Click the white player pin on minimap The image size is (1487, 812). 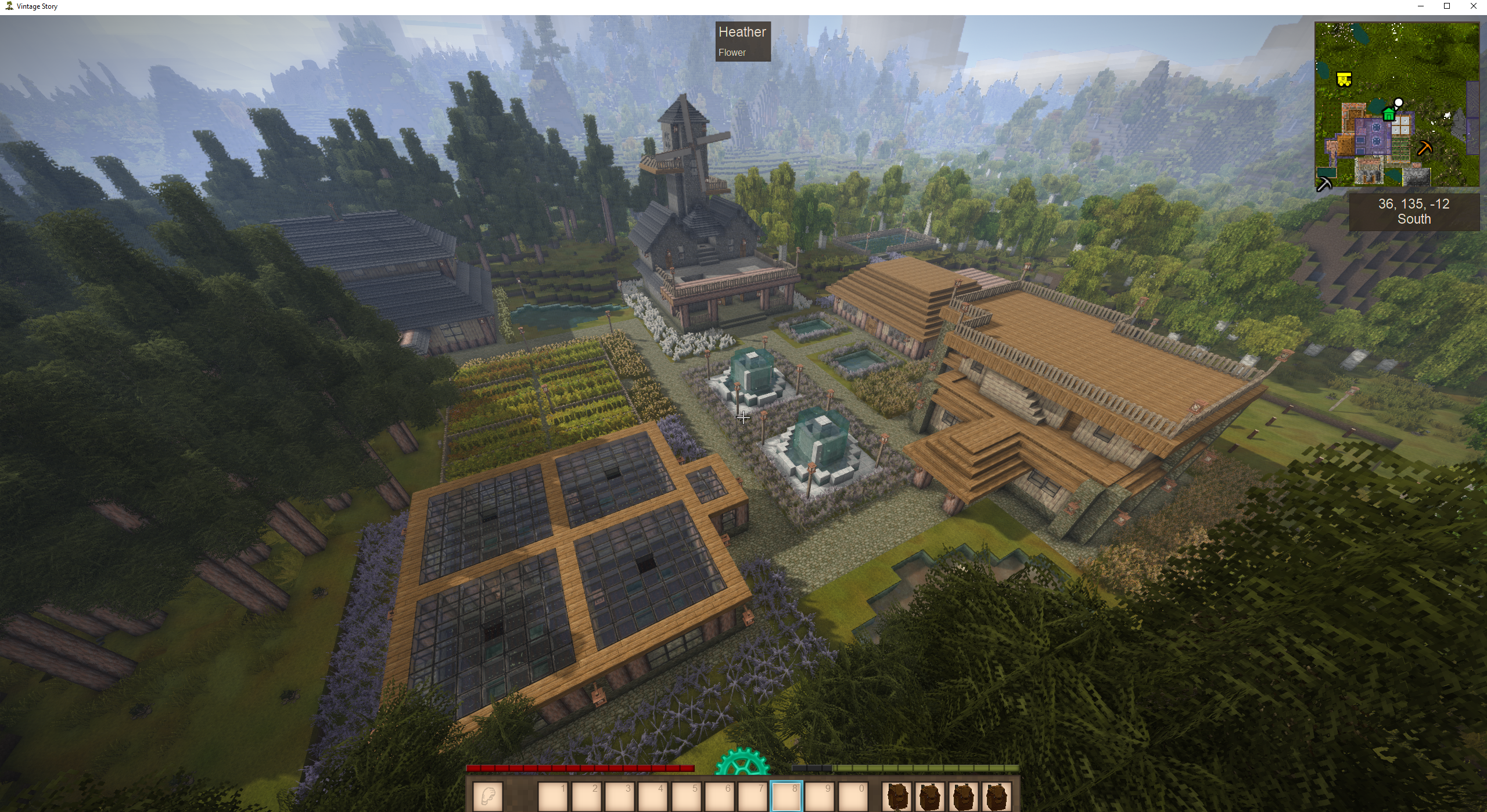coord(1399,103)
